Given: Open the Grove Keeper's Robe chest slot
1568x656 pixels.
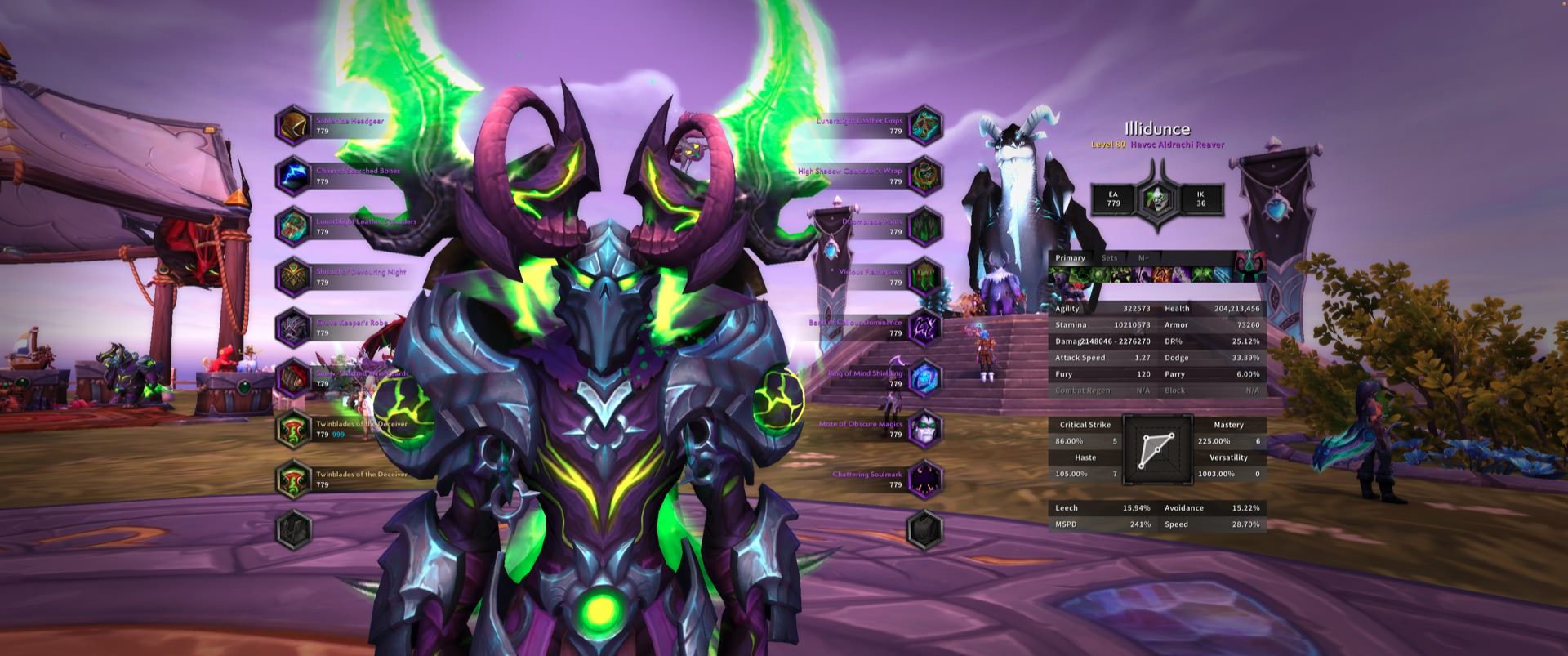Looking at the screenshot, I should pyautogui.click(x=293, y=328).
